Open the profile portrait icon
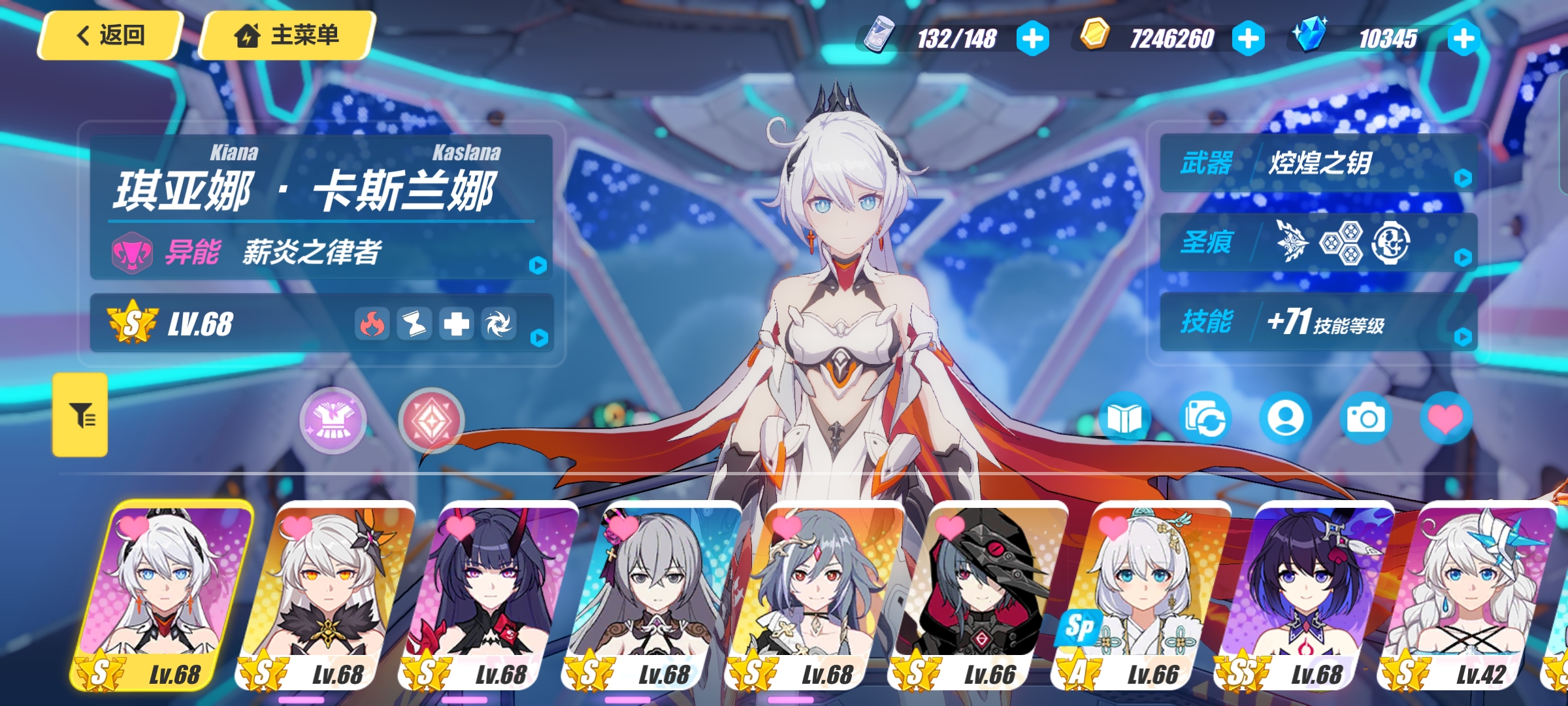Viewport: 1568px width, 706px height. pos(1285,418)
